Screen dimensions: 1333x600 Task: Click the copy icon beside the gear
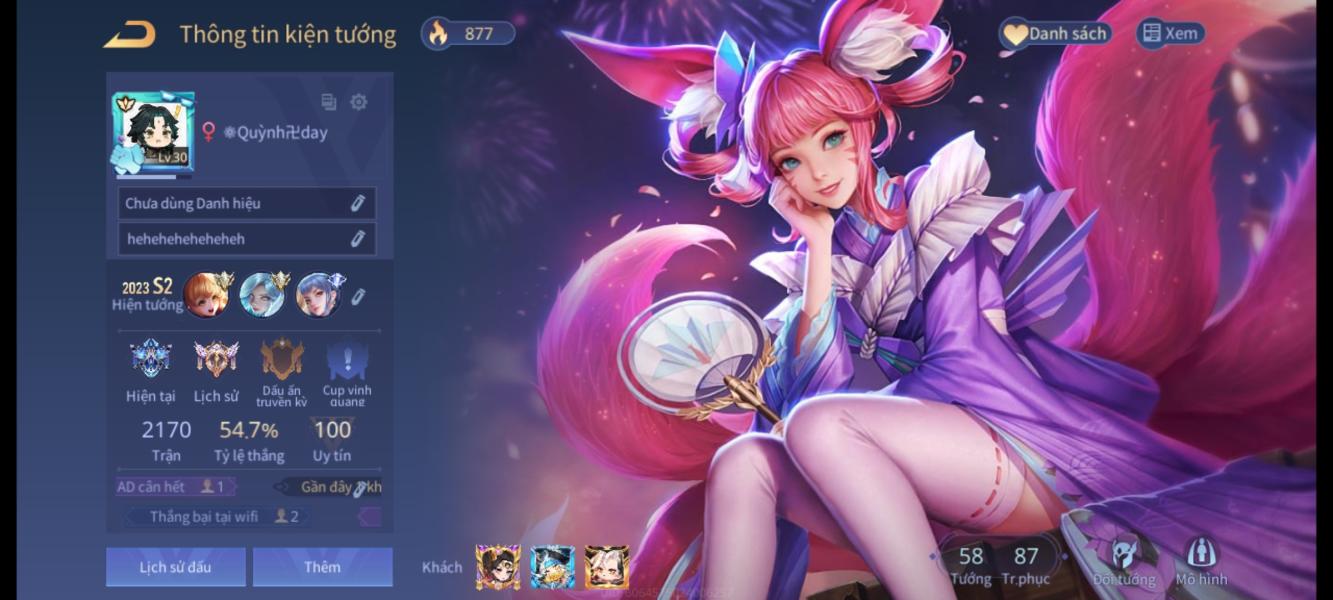[x=328, y=102]
